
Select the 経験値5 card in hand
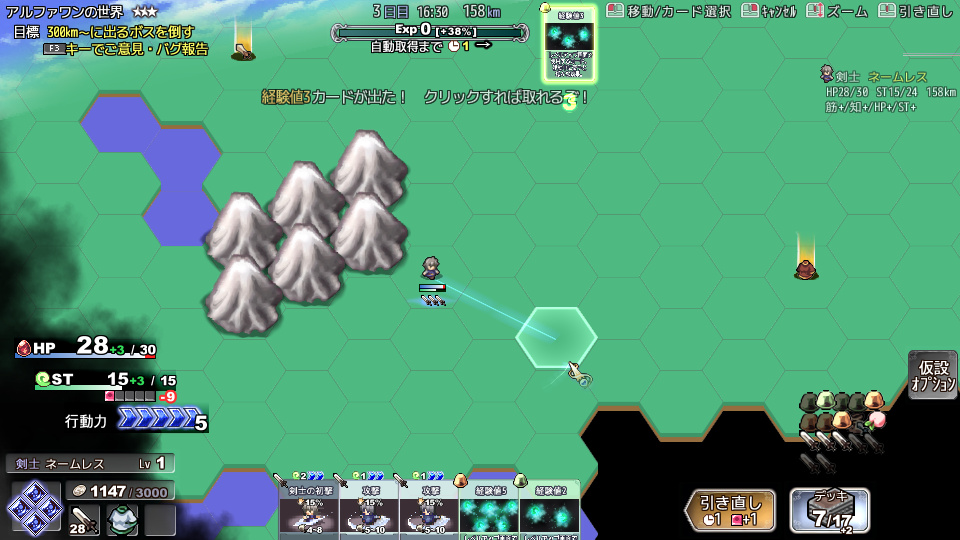tap(488, 509)
